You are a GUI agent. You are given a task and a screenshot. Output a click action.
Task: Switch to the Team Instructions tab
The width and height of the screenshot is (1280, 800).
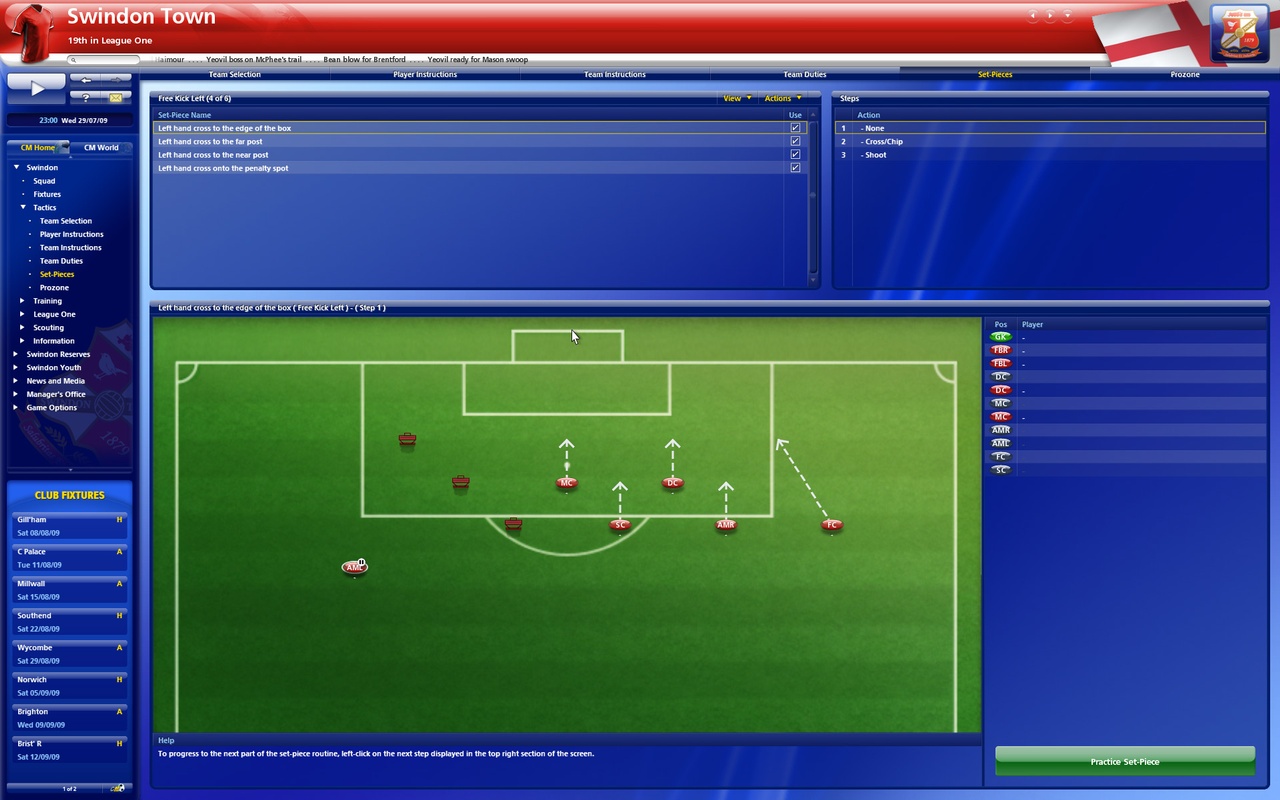pos(615,73)
